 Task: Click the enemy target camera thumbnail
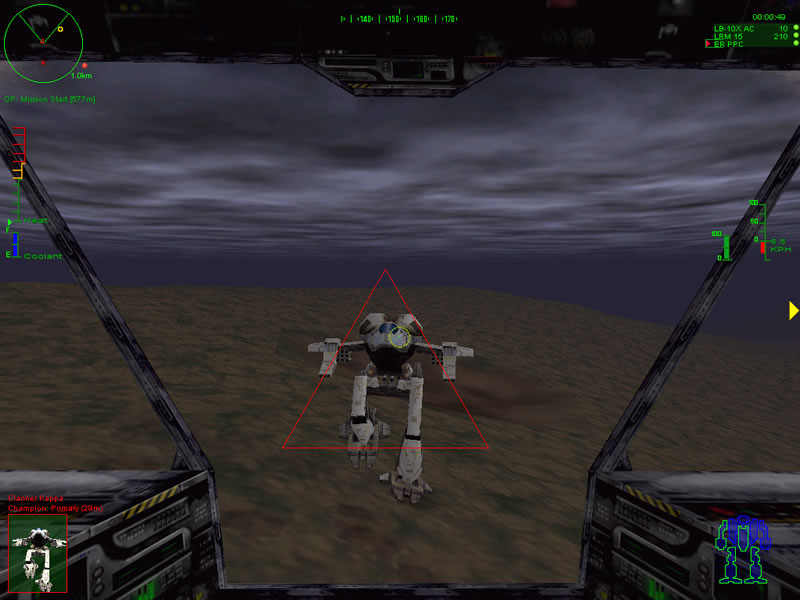click(x=38, y=553)
